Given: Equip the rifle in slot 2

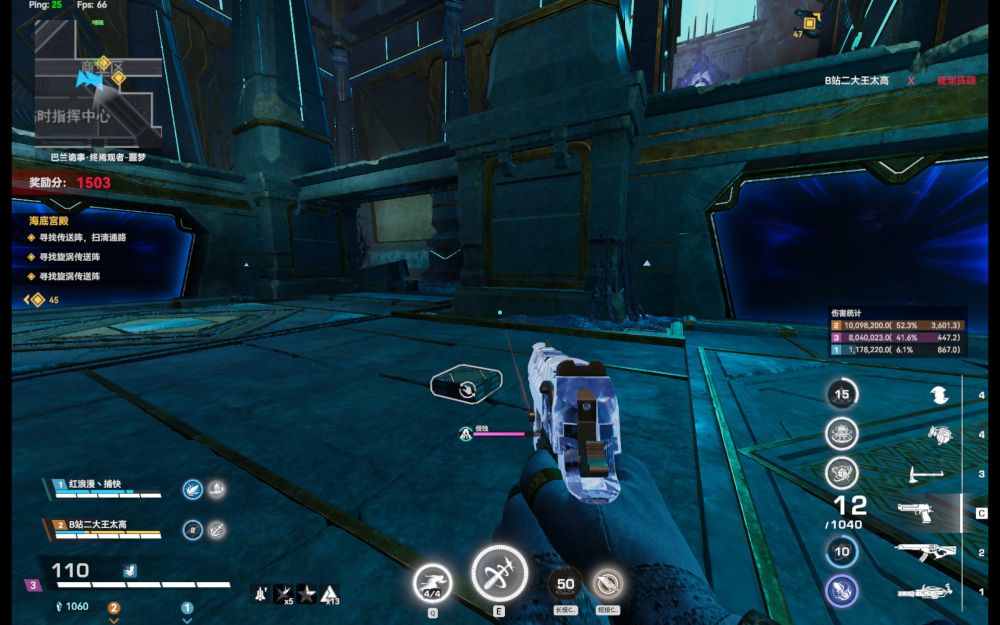Looking at the screenshot, I should tap(921, 552).
